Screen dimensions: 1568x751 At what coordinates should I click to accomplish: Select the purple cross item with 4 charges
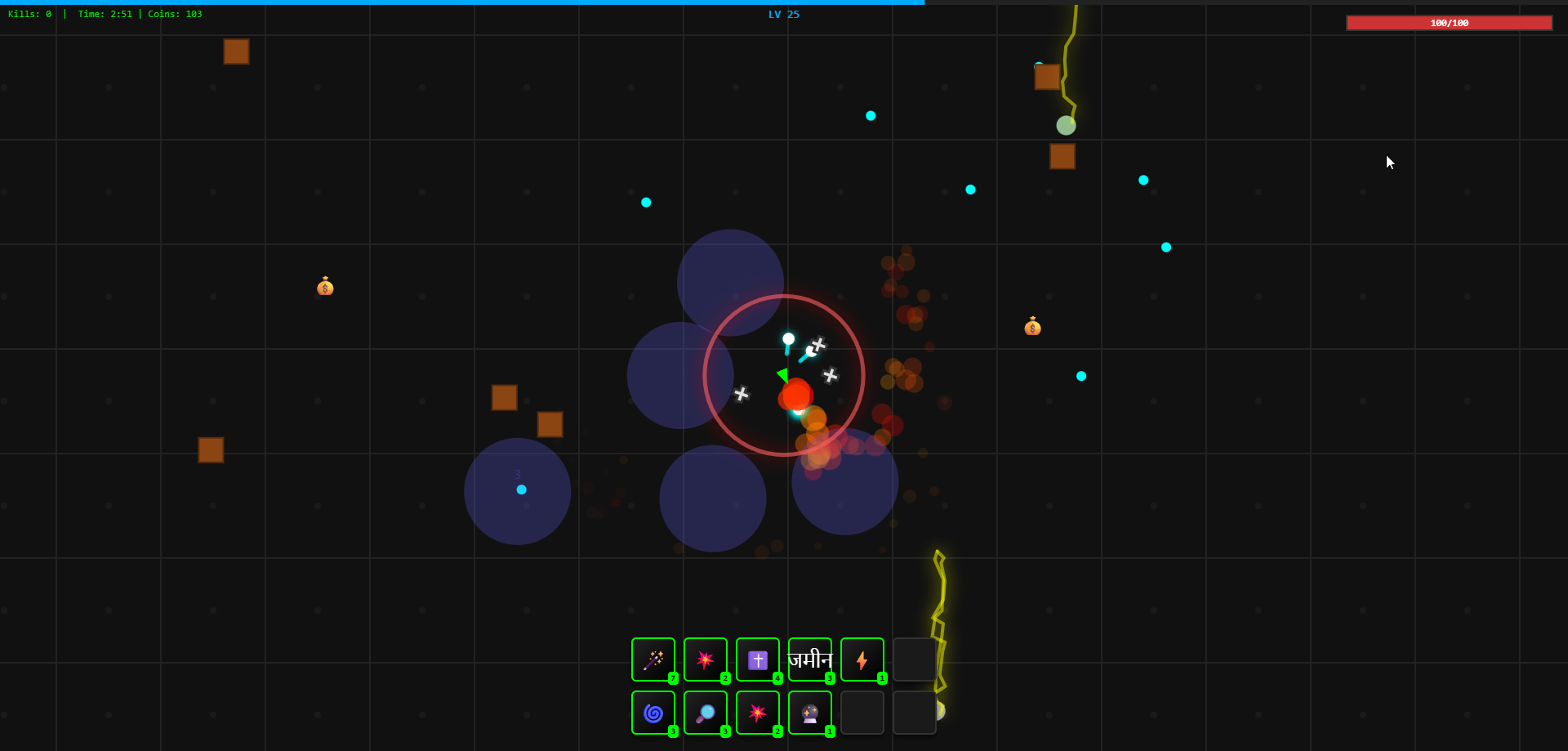[x=758, y=660]
